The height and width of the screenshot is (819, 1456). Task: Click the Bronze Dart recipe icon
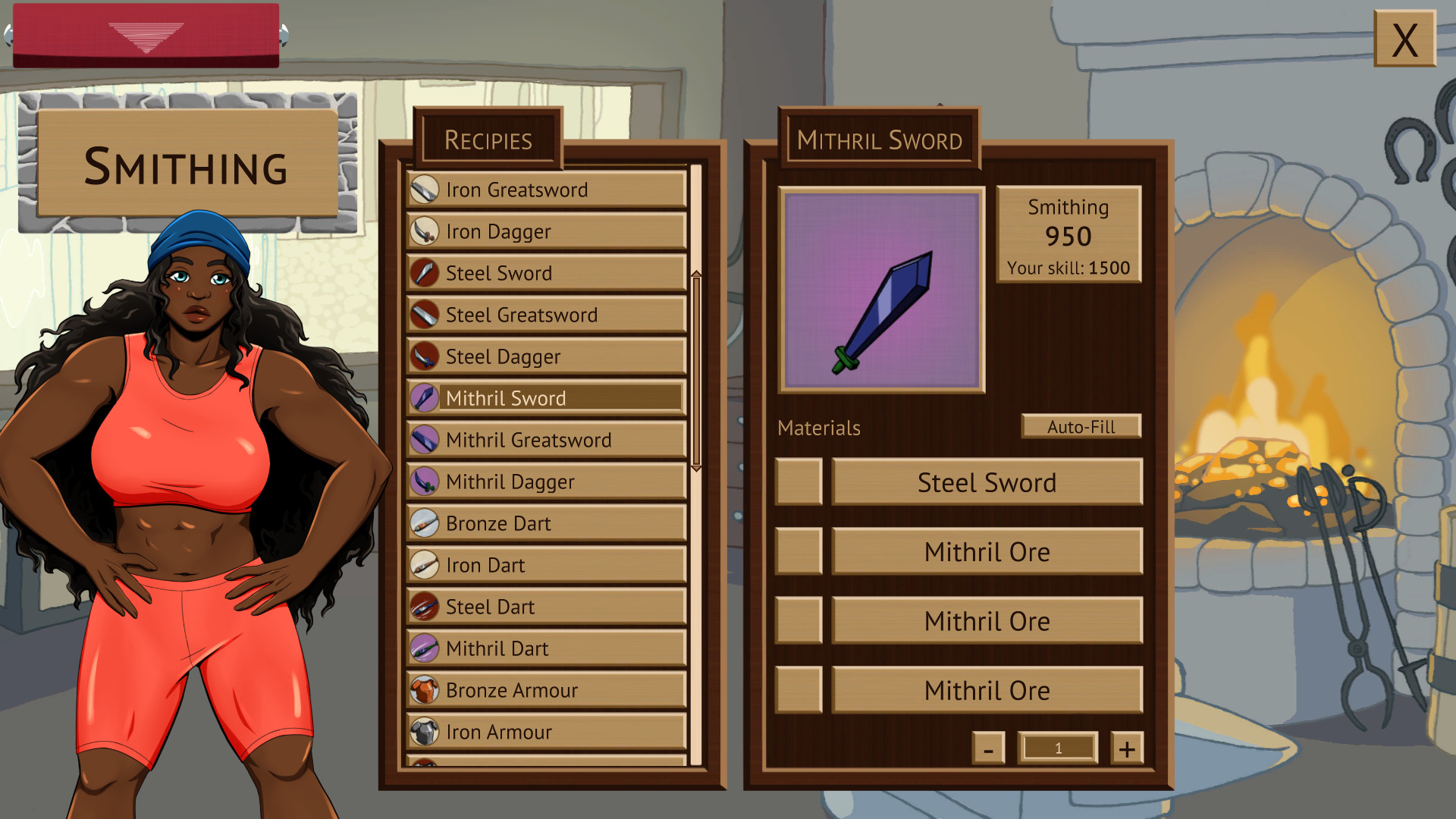click(425, 523)
